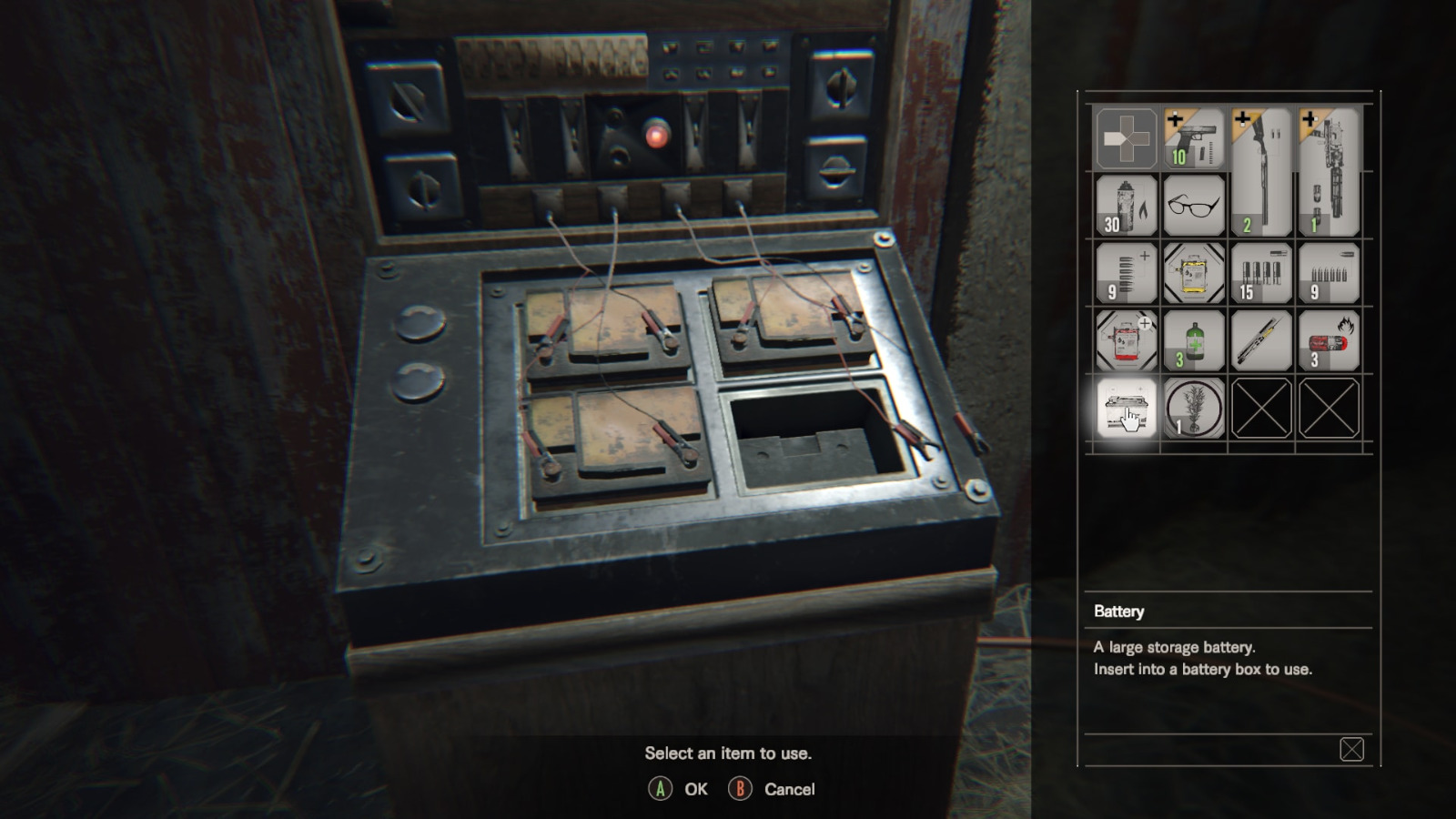
Task: Select the shotgun in the inventory
Action: (x=1261, y=172)
